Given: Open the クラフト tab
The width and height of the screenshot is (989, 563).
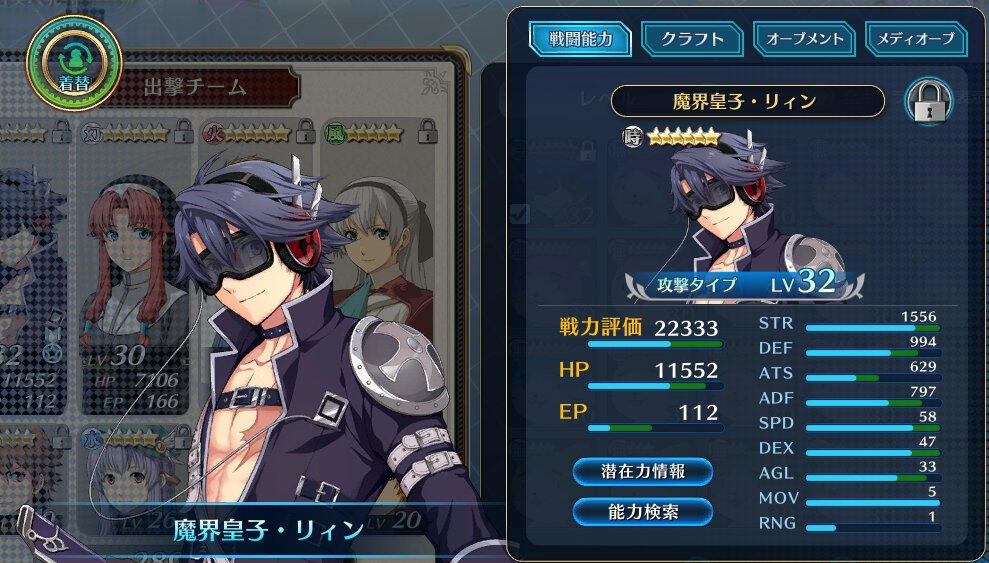Looking at the screenshot, I should point(692,40).
